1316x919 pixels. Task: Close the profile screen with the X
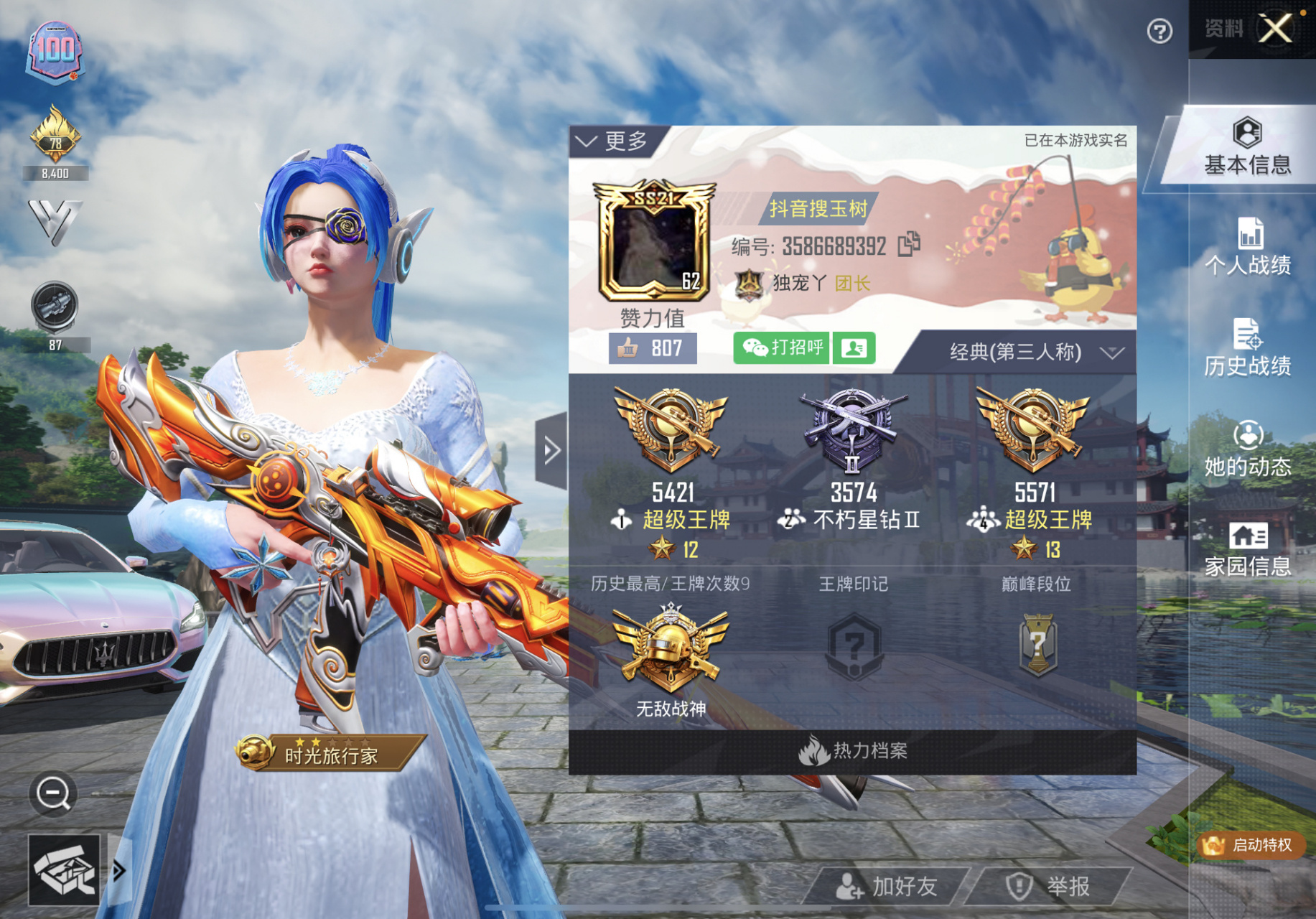pos(1276,29)
